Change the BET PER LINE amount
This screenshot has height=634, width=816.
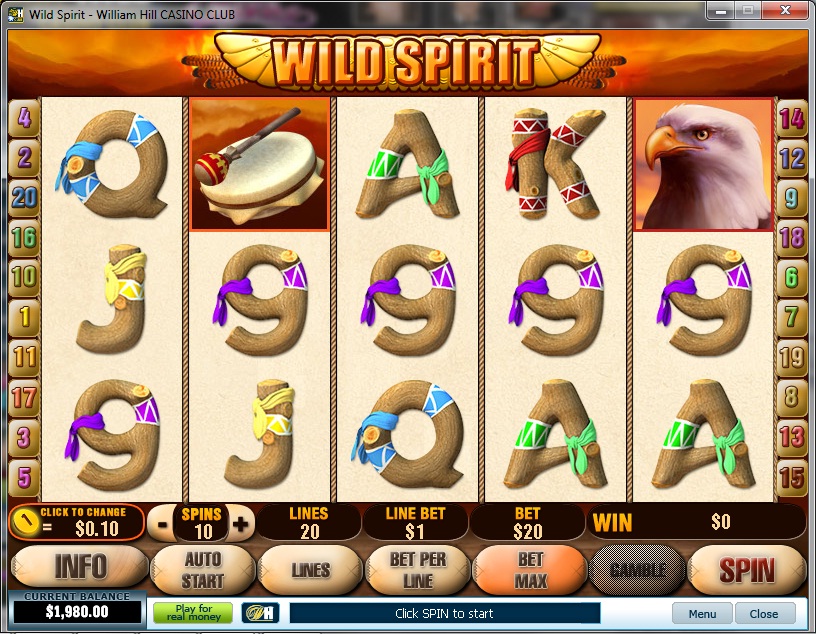click(x=417, y=570)
